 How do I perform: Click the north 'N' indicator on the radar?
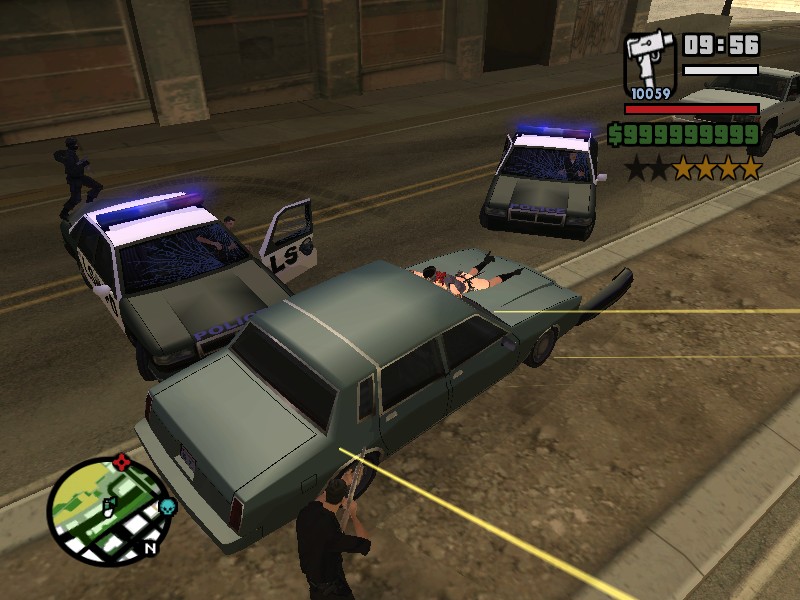click(x=151, y=547)
